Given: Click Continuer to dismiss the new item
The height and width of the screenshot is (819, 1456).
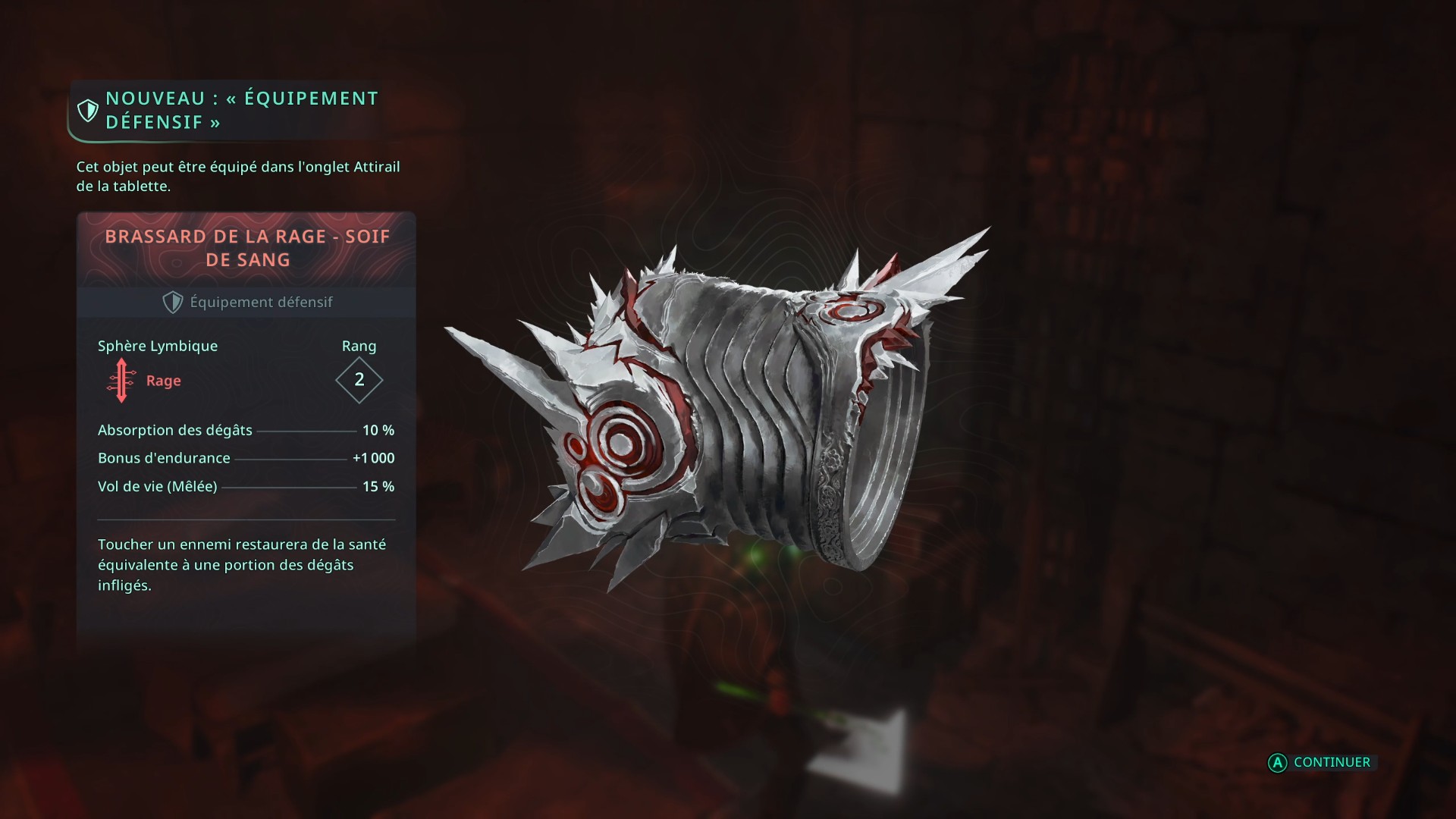Looking at the screenshot, I should (1321, 762).
